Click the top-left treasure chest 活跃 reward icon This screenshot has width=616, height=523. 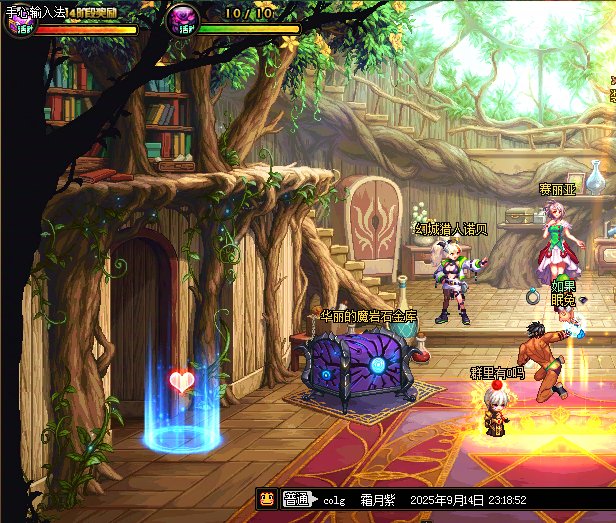20,22
